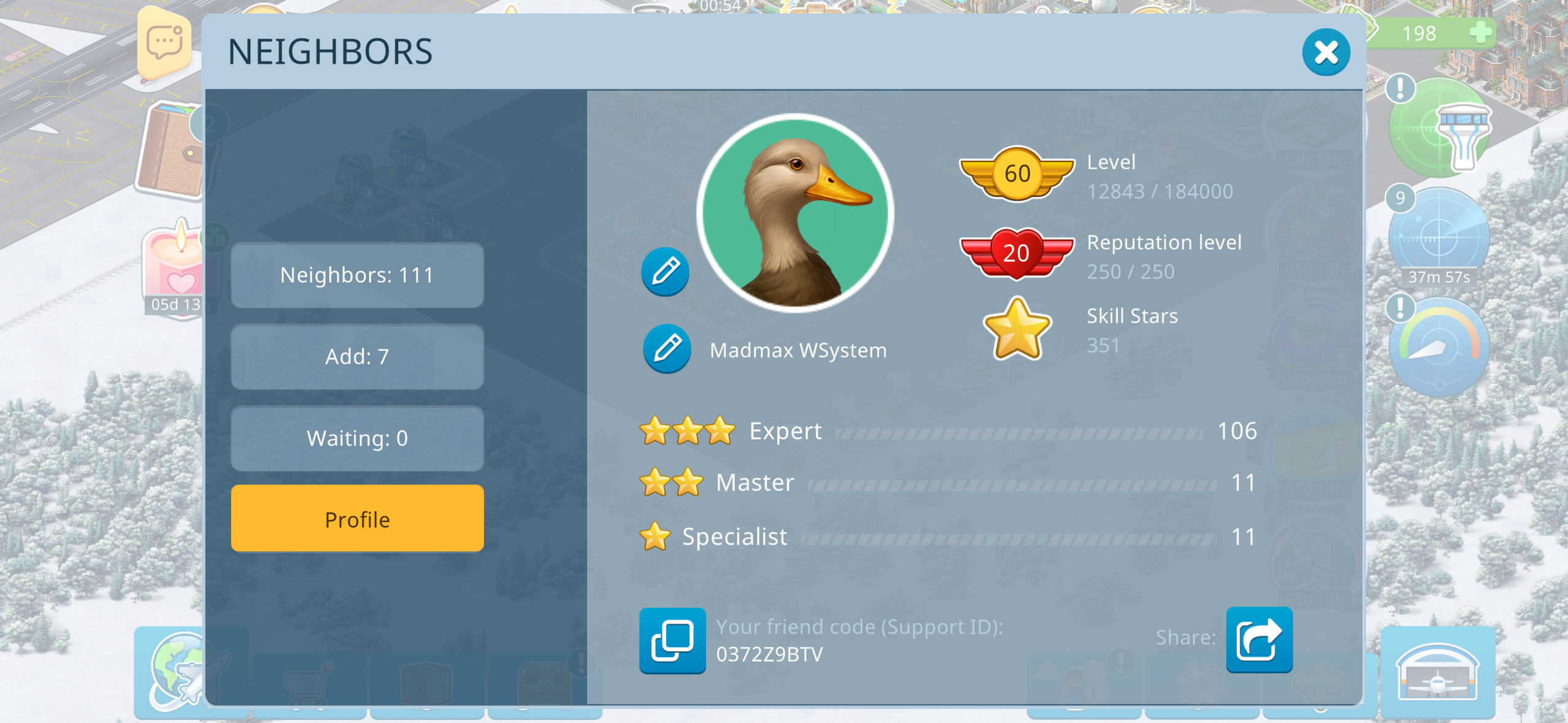Switch to the Add: 7 tab
The width and height of the screenshot is (1568, 723).
point(357,357)
